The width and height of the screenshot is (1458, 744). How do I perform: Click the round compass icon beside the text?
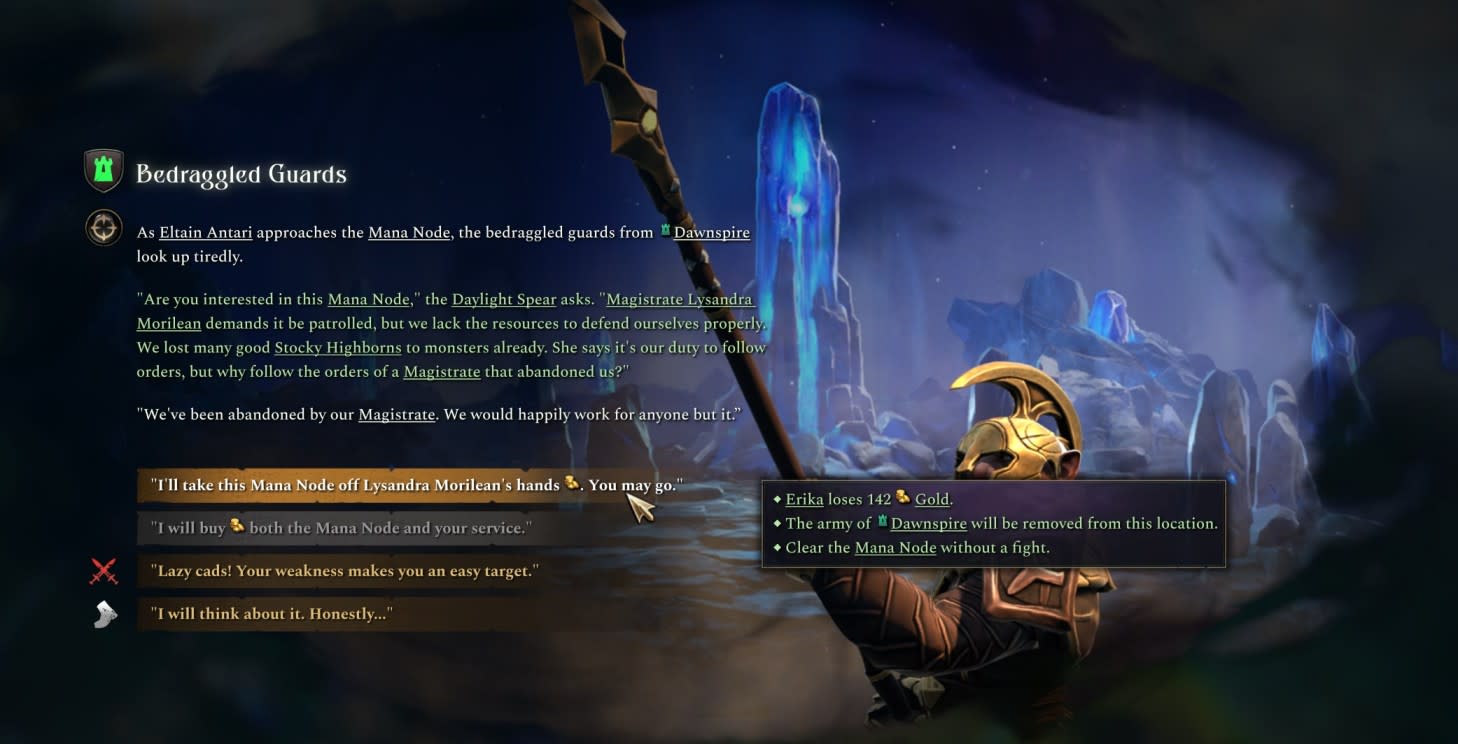(104, 228)
